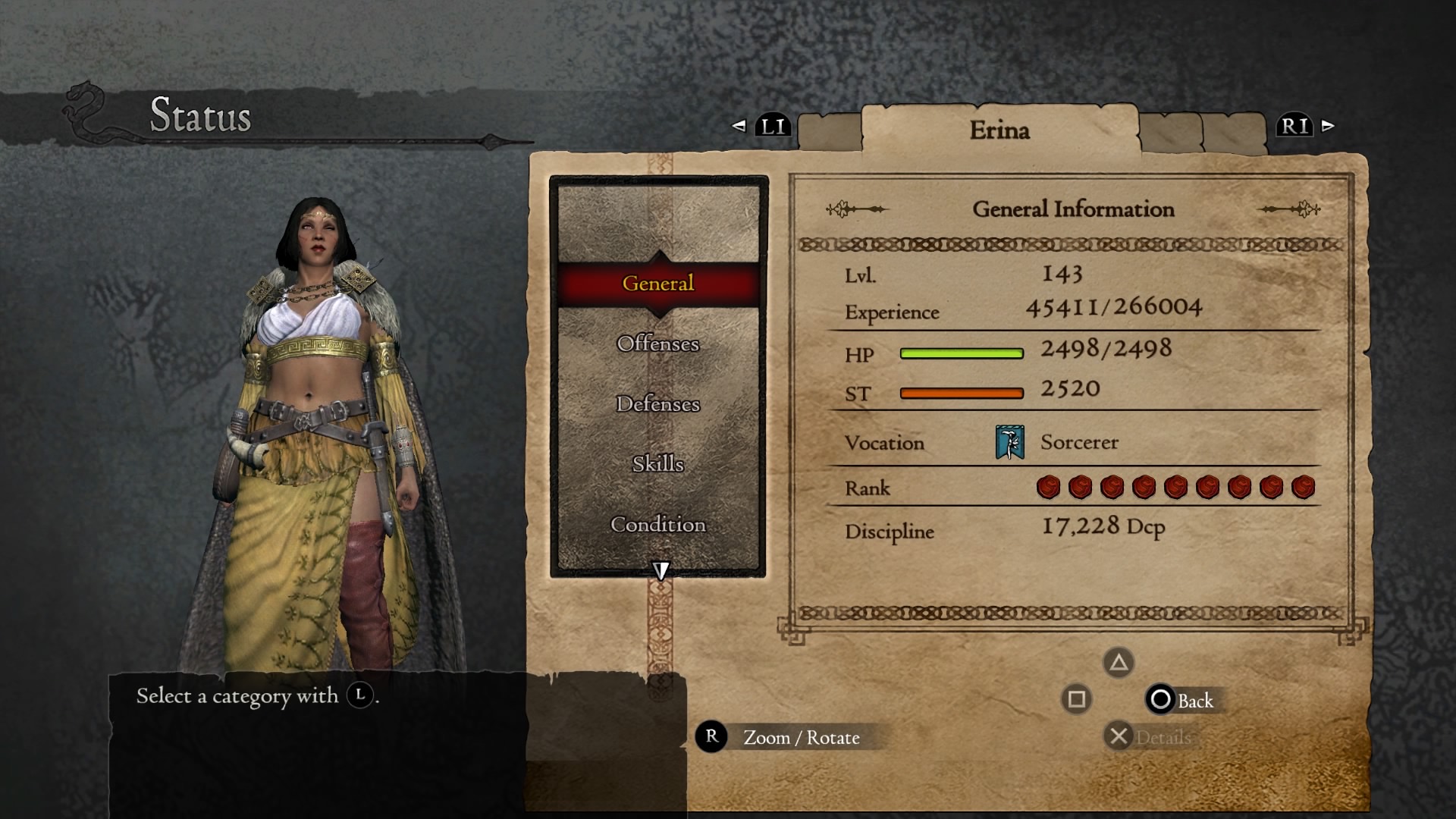Open the Defenses category
Screen dimensions: 1456x819
657,403
